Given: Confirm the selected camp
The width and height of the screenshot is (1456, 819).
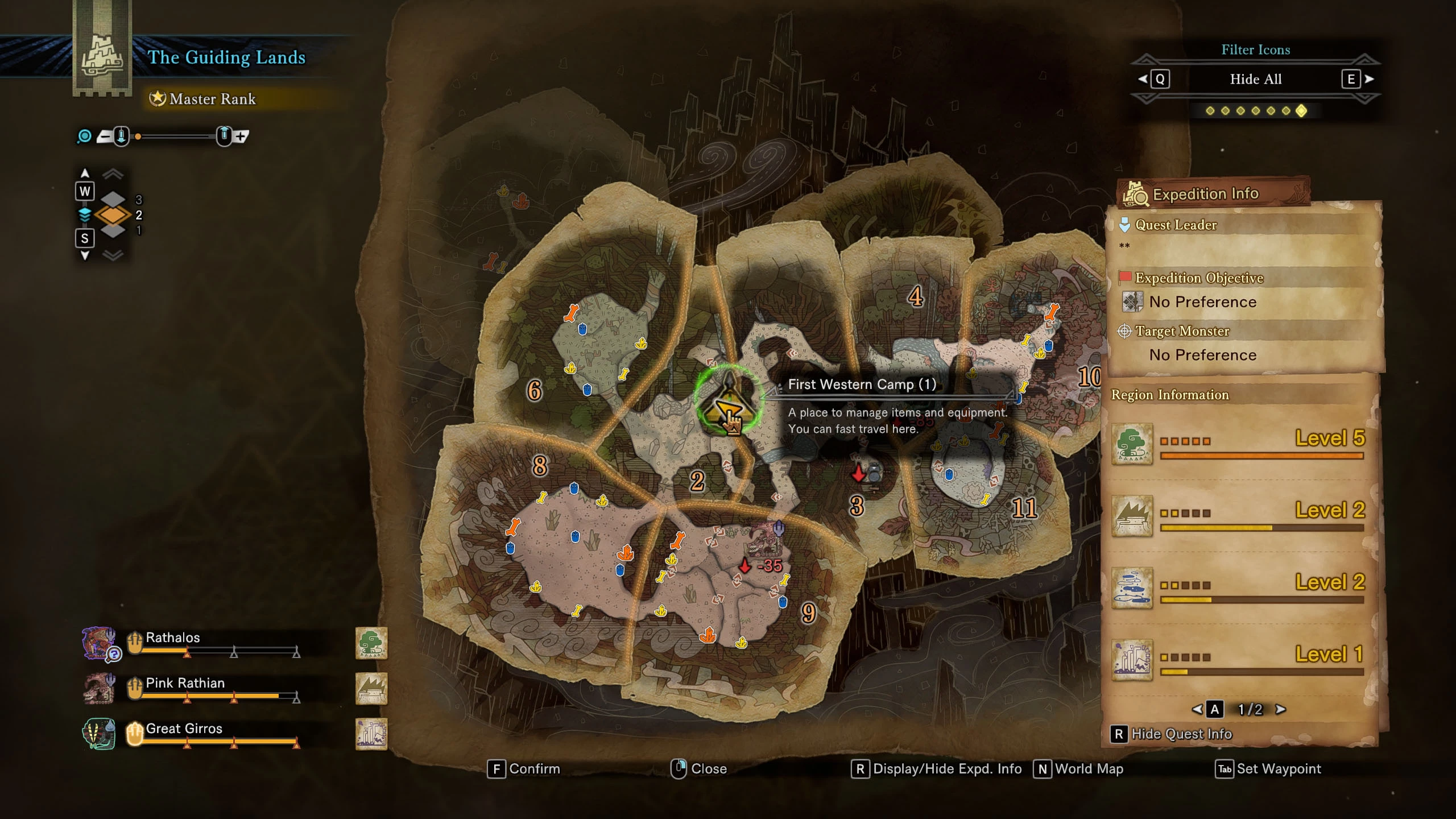Looking at the screenshot, I should pos(524,769).
